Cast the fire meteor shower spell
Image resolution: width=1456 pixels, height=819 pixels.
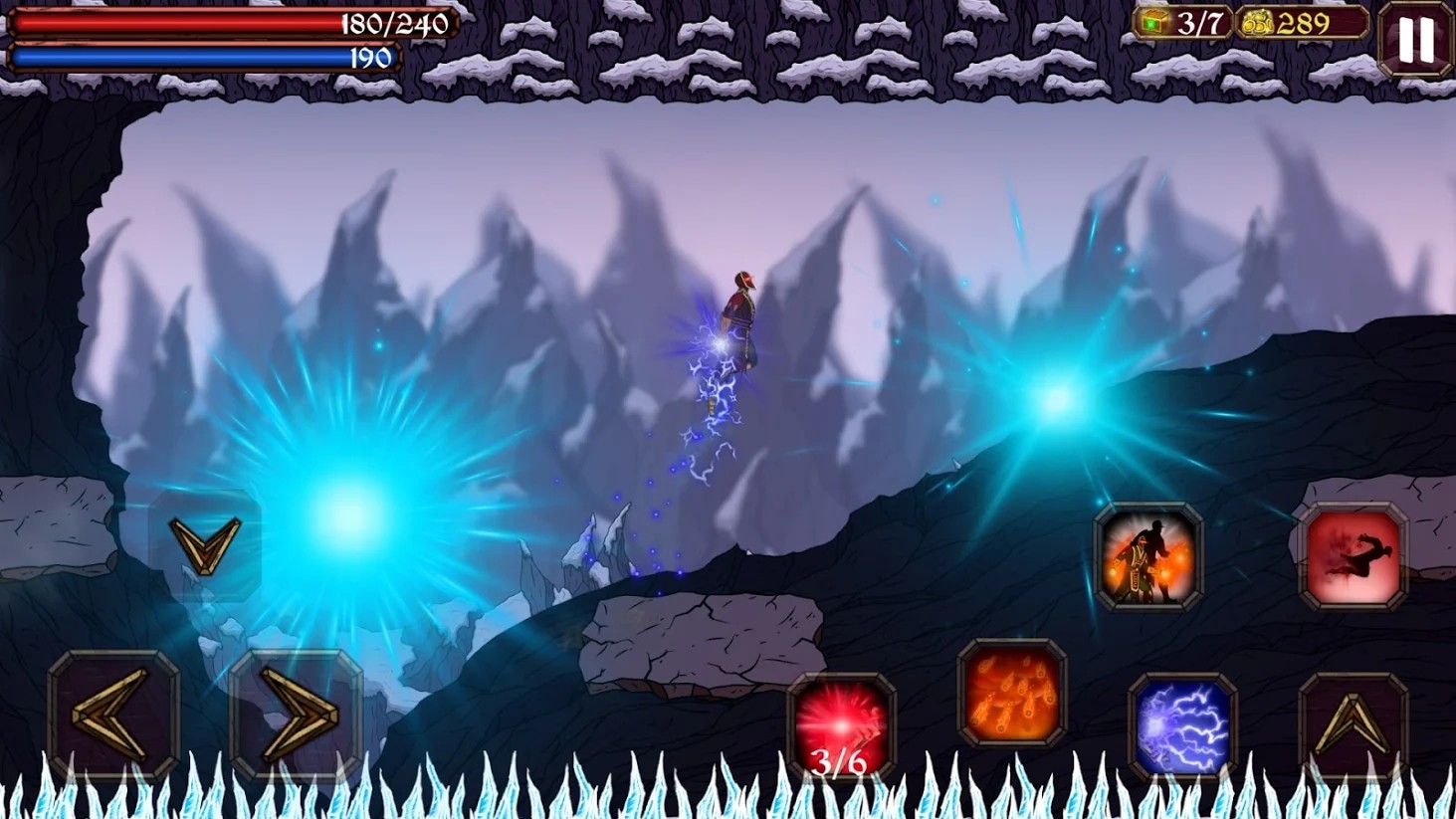[x=1011, y=693]
